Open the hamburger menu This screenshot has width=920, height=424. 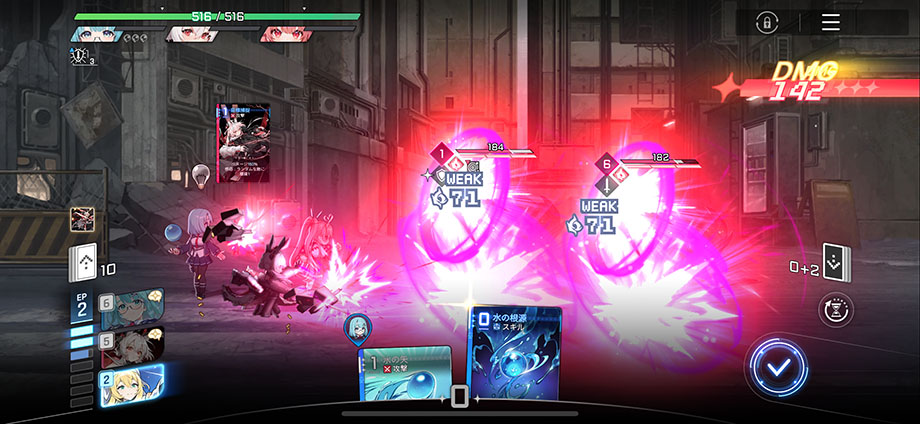pos(831,23)
